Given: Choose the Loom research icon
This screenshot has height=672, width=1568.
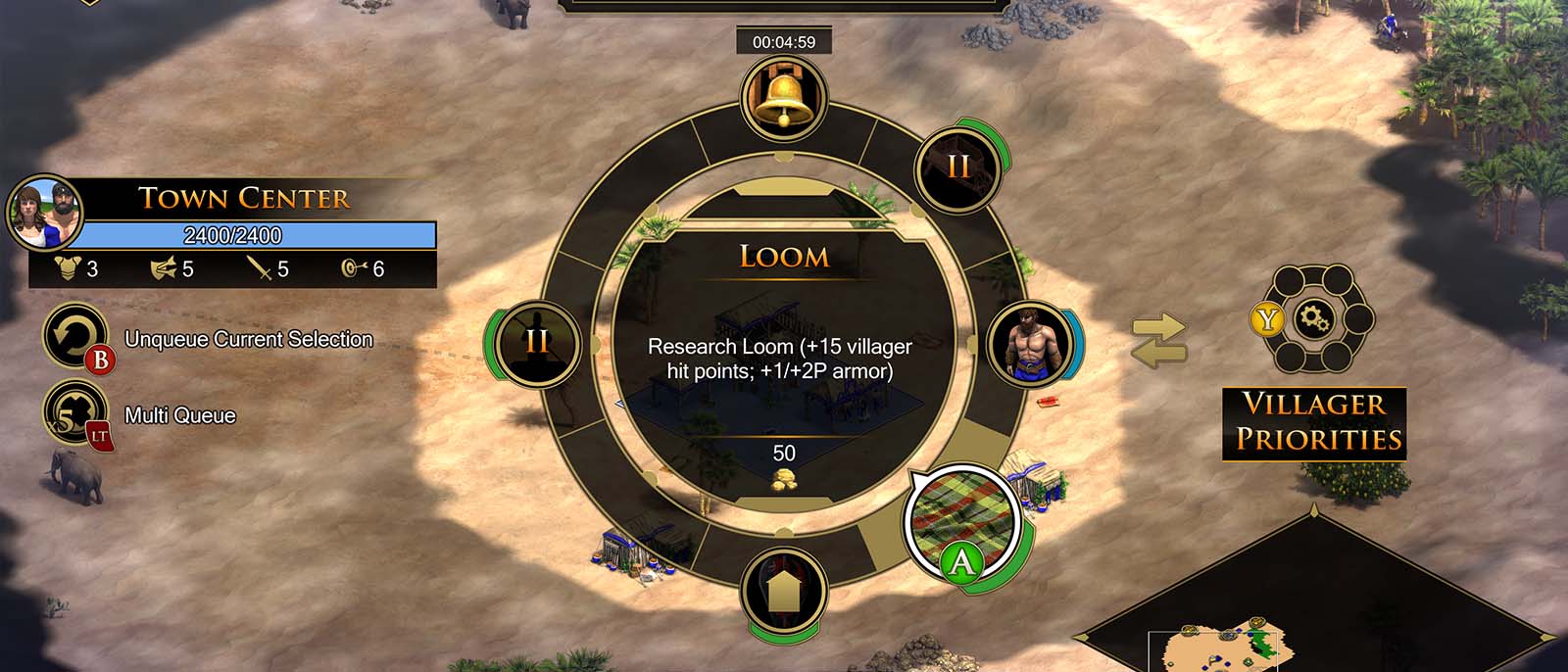Looking at the screenshot, I should click(x=959, y=521).
